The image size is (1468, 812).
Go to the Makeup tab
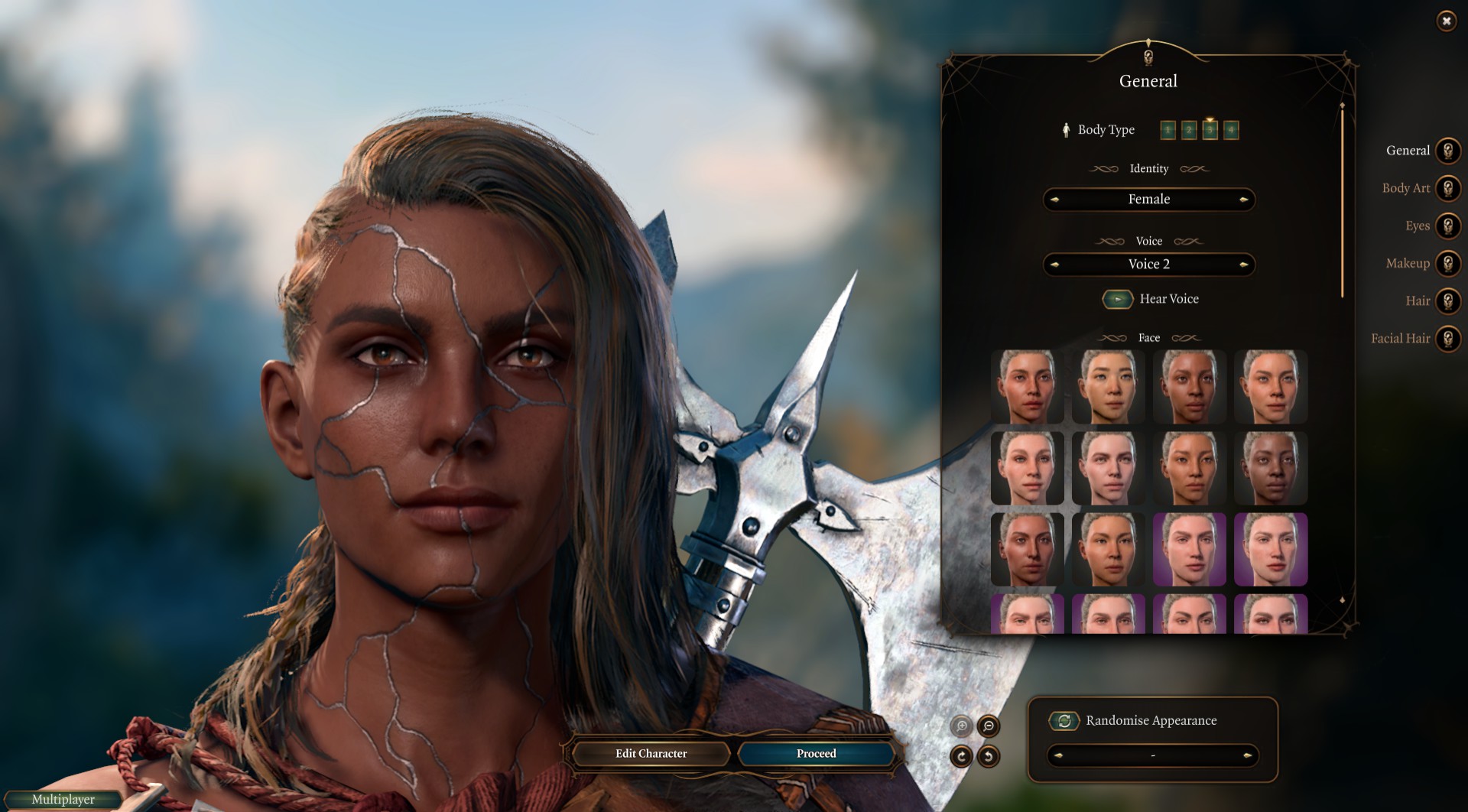coord(1447,263)
